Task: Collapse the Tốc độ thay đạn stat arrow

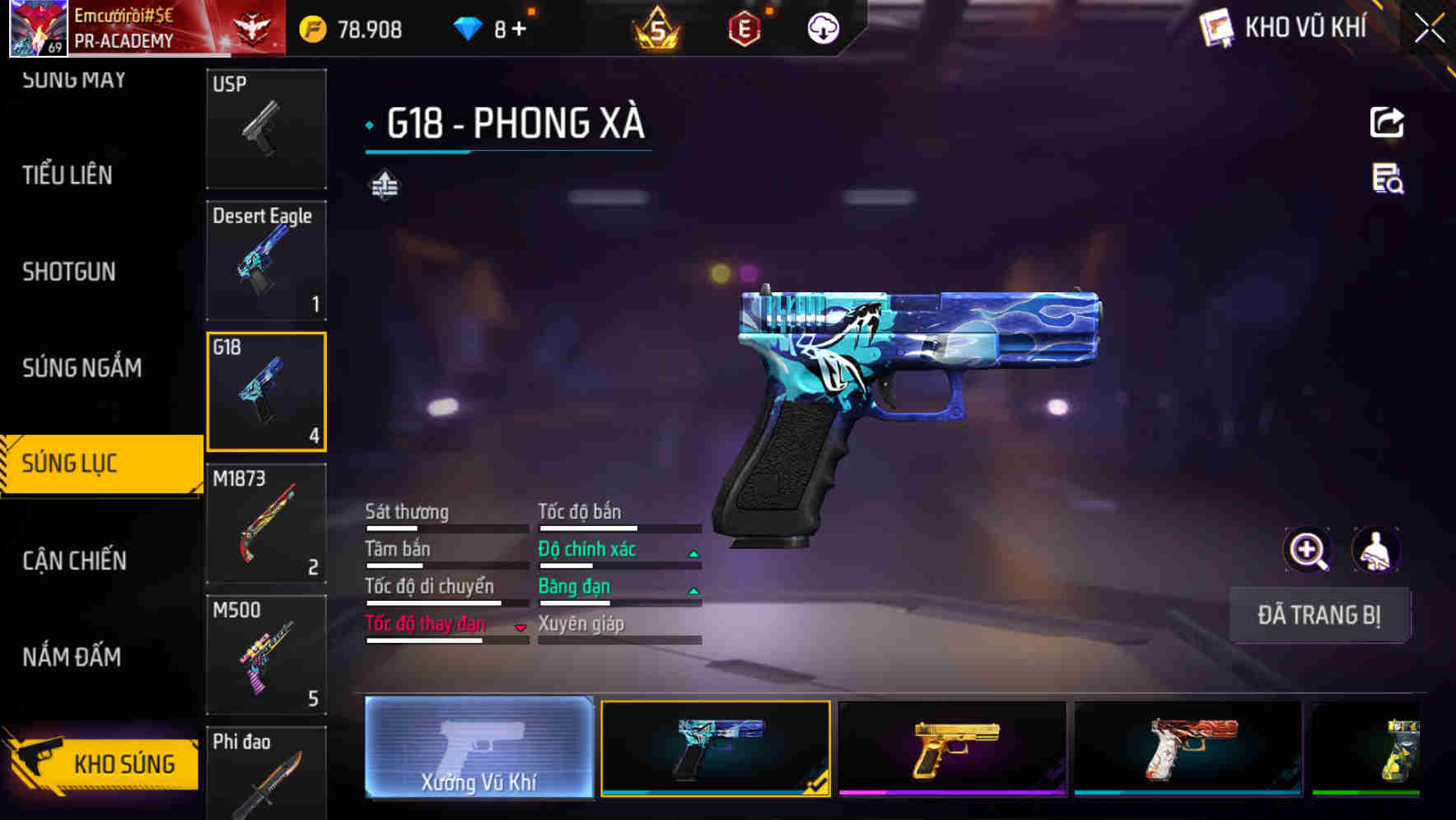Action: click(x=520, y=627)
